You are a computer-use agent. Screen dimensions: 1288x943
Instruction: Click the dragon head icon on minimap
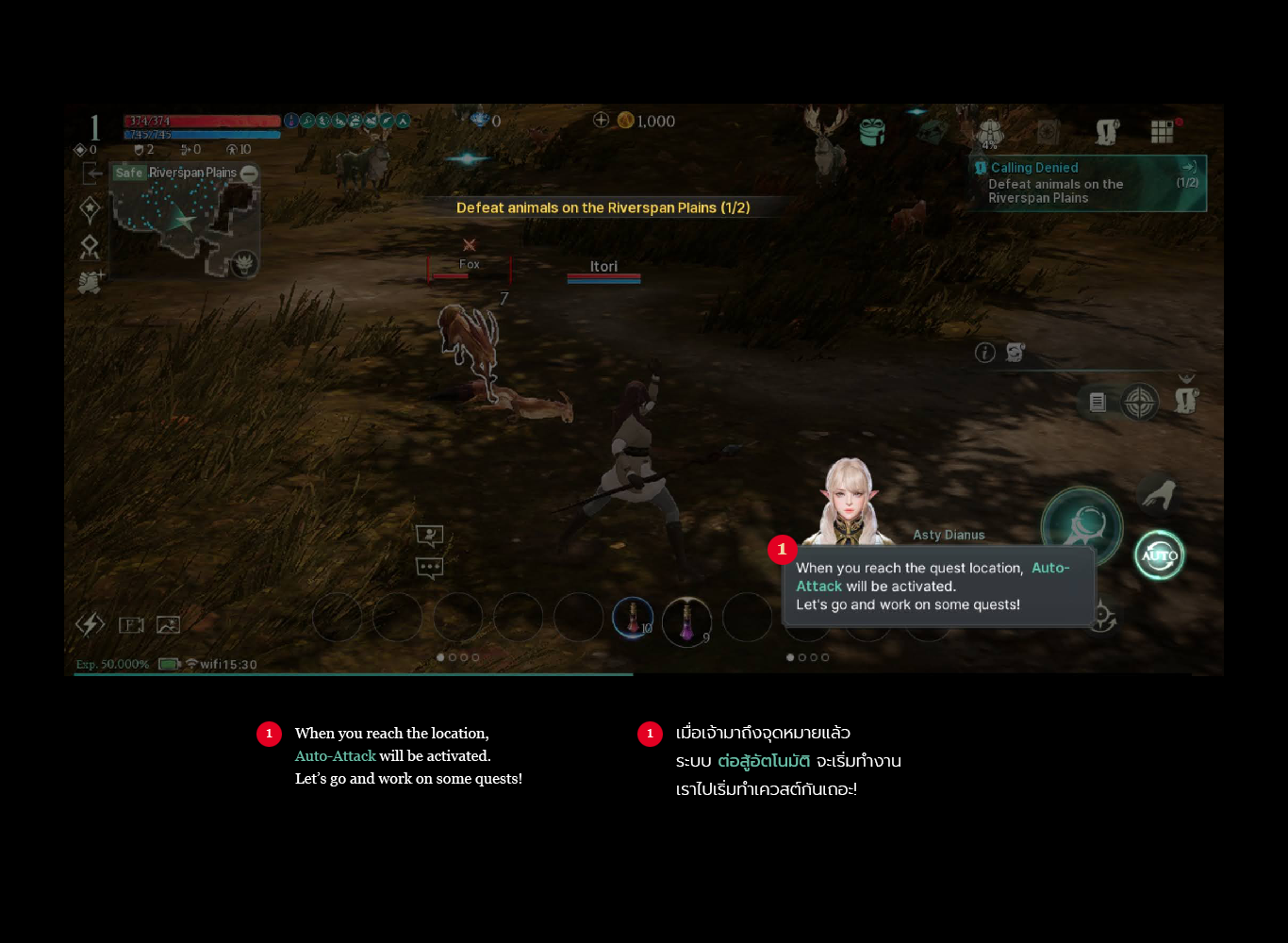point(244,263)
